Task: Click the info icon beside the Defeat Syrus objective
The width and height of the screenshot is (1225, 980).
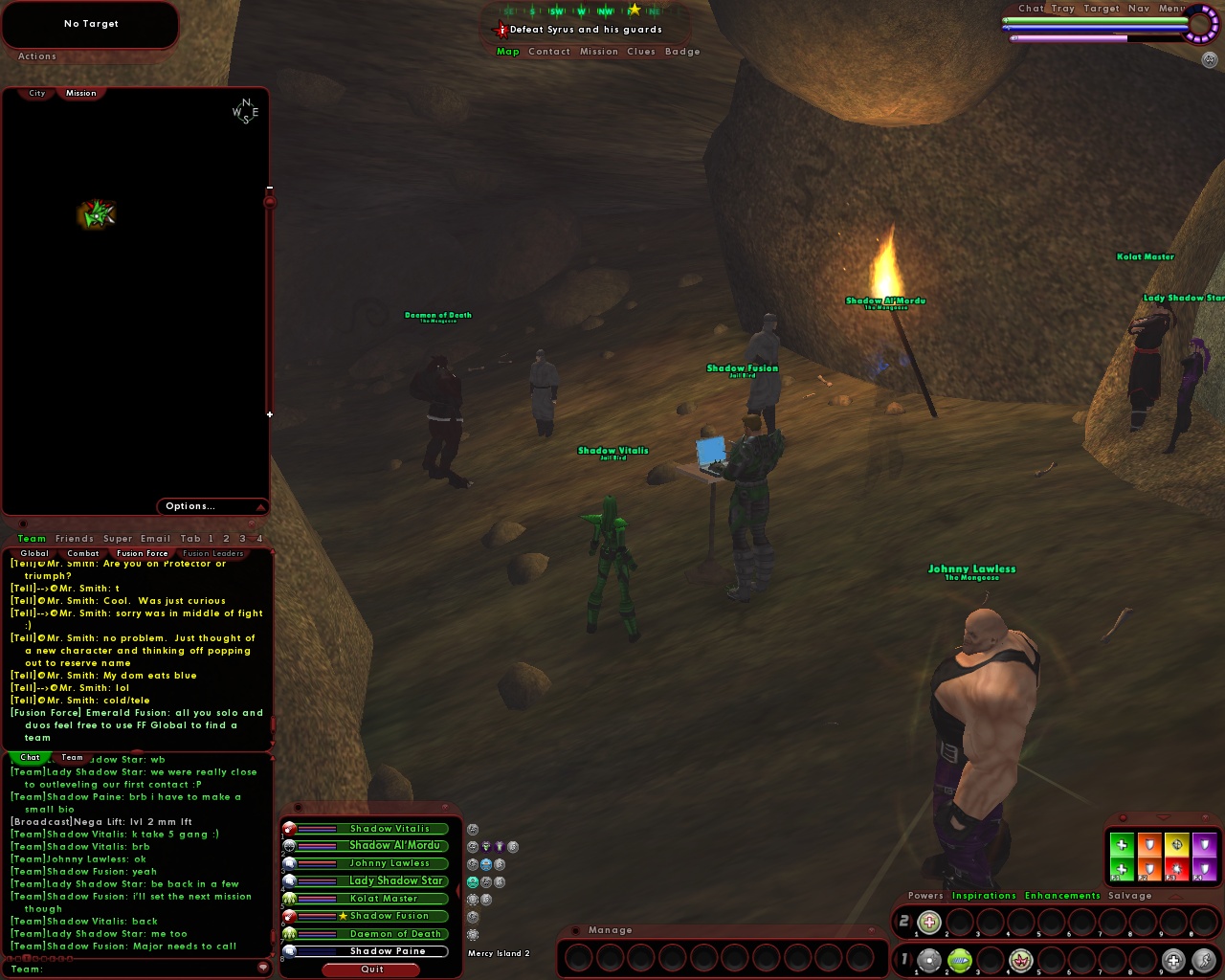Action: click(501, 30)
